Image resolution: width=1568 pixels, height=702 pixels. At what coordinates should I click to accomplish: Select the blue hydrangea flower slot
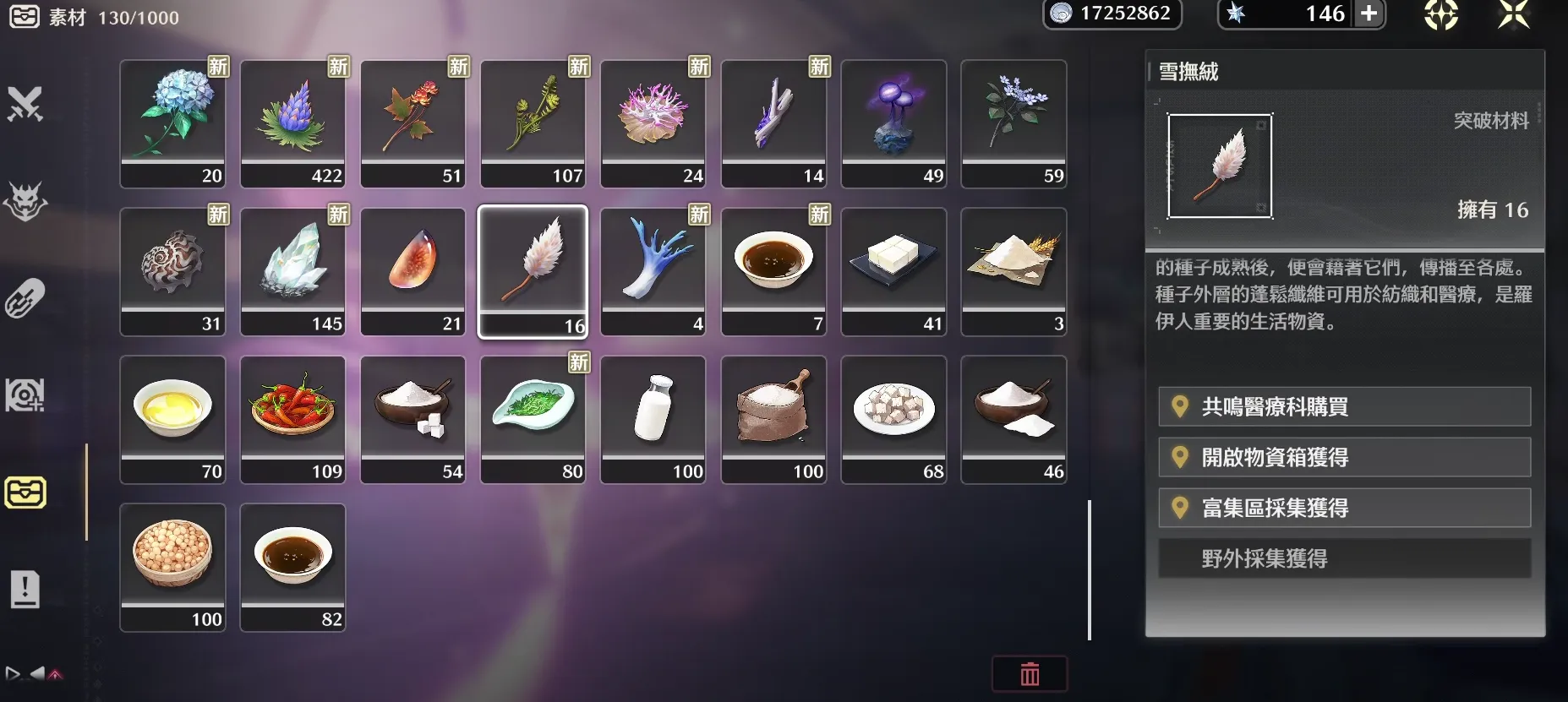(172, 123)
